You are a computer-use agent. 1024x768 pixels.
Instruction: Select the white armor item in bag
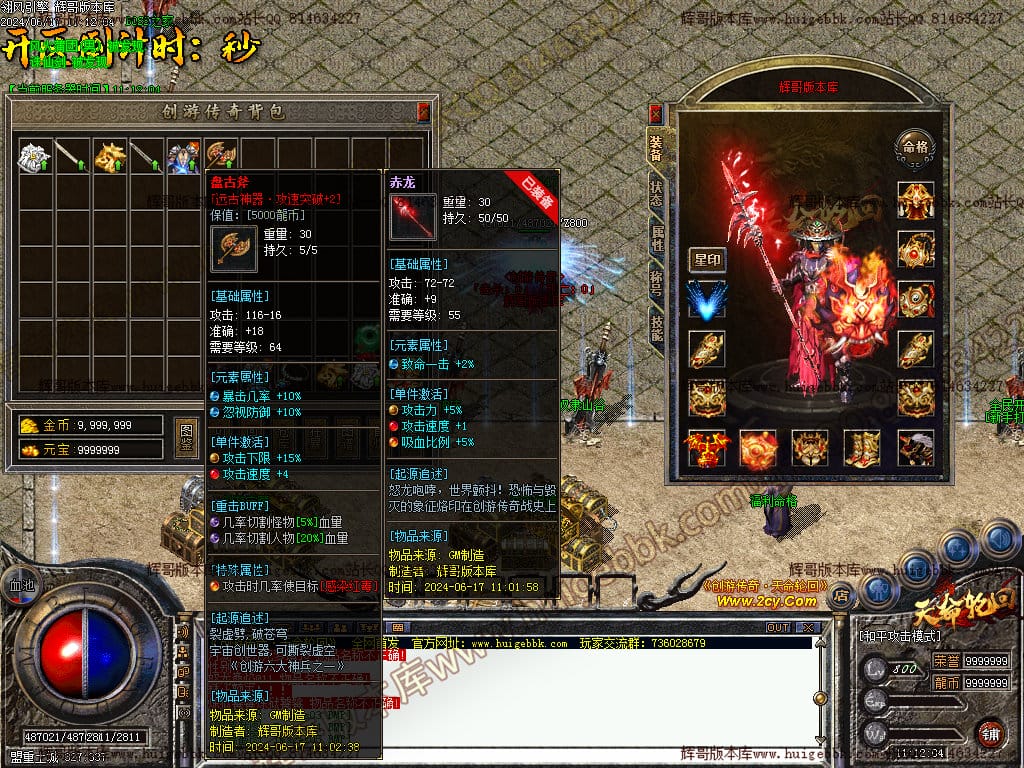(x=35, y=155)
